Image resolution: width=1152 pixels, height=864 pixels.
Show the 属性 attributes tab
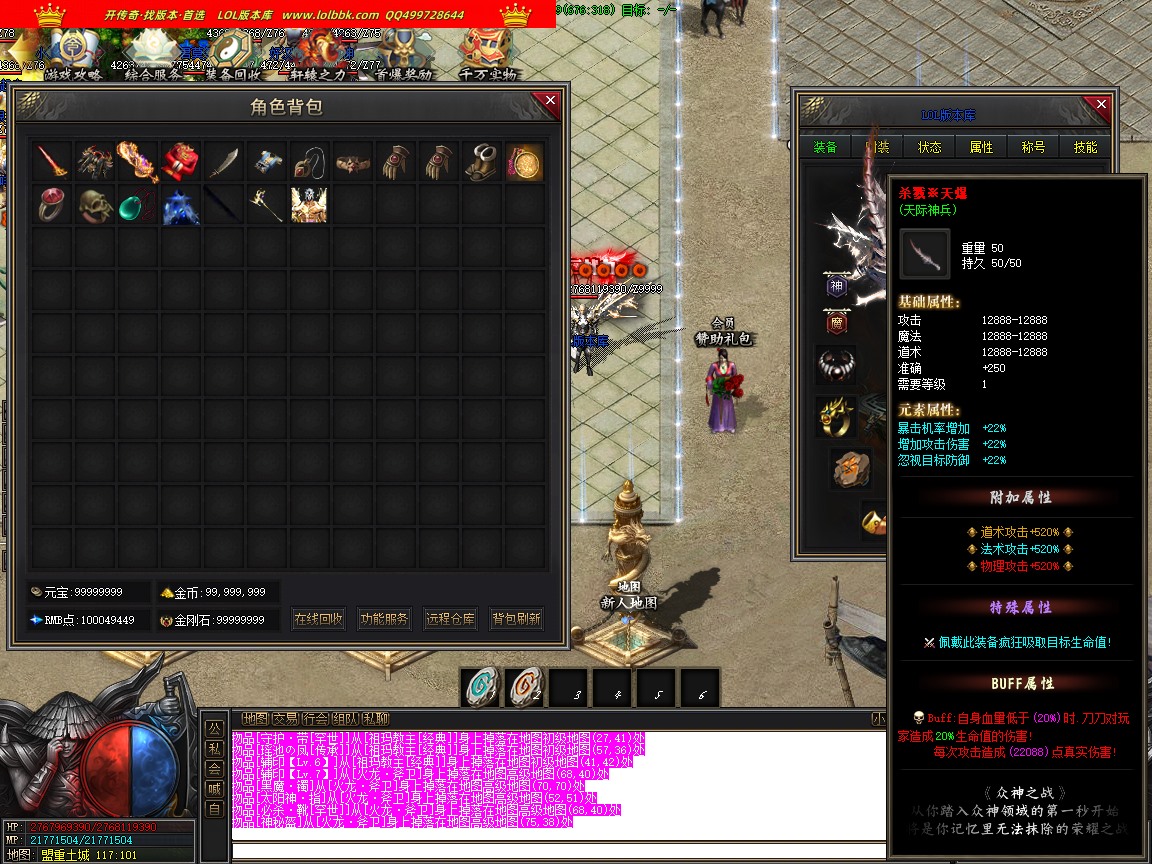[x=981, y=147]
